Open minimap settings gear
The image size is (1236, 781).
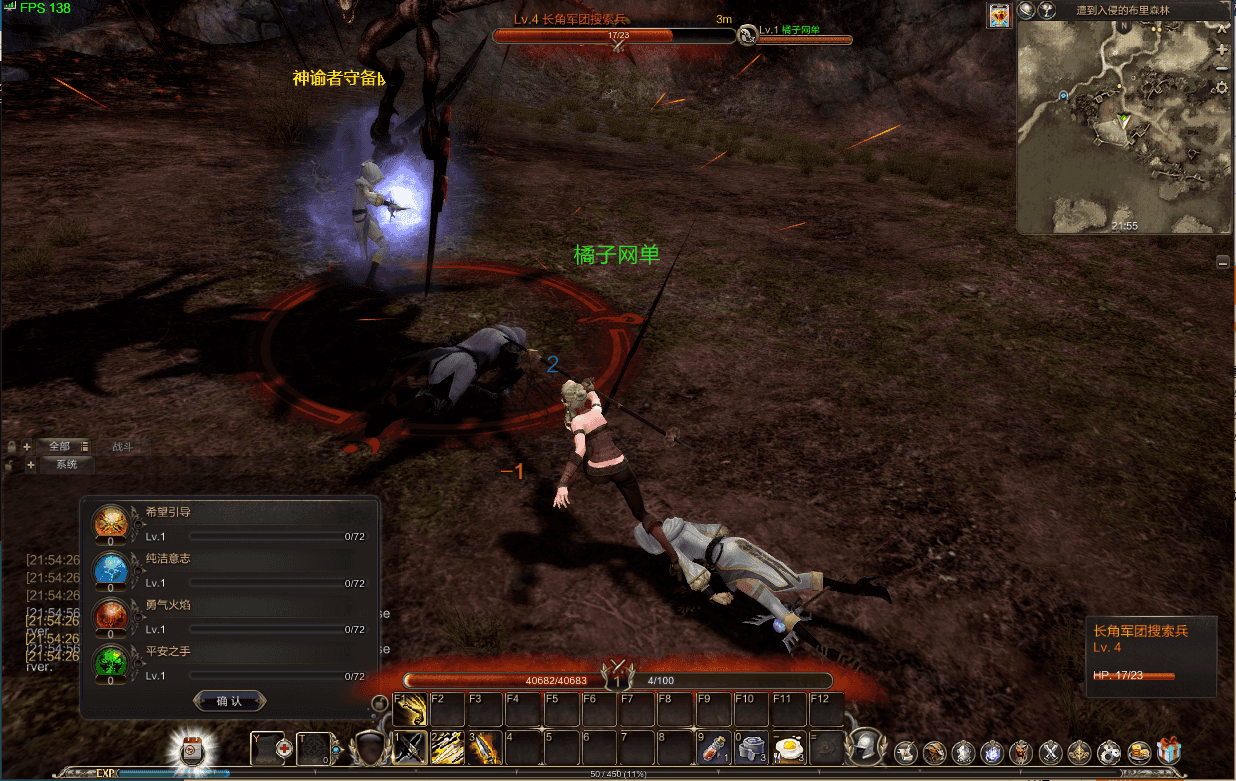1221,88
